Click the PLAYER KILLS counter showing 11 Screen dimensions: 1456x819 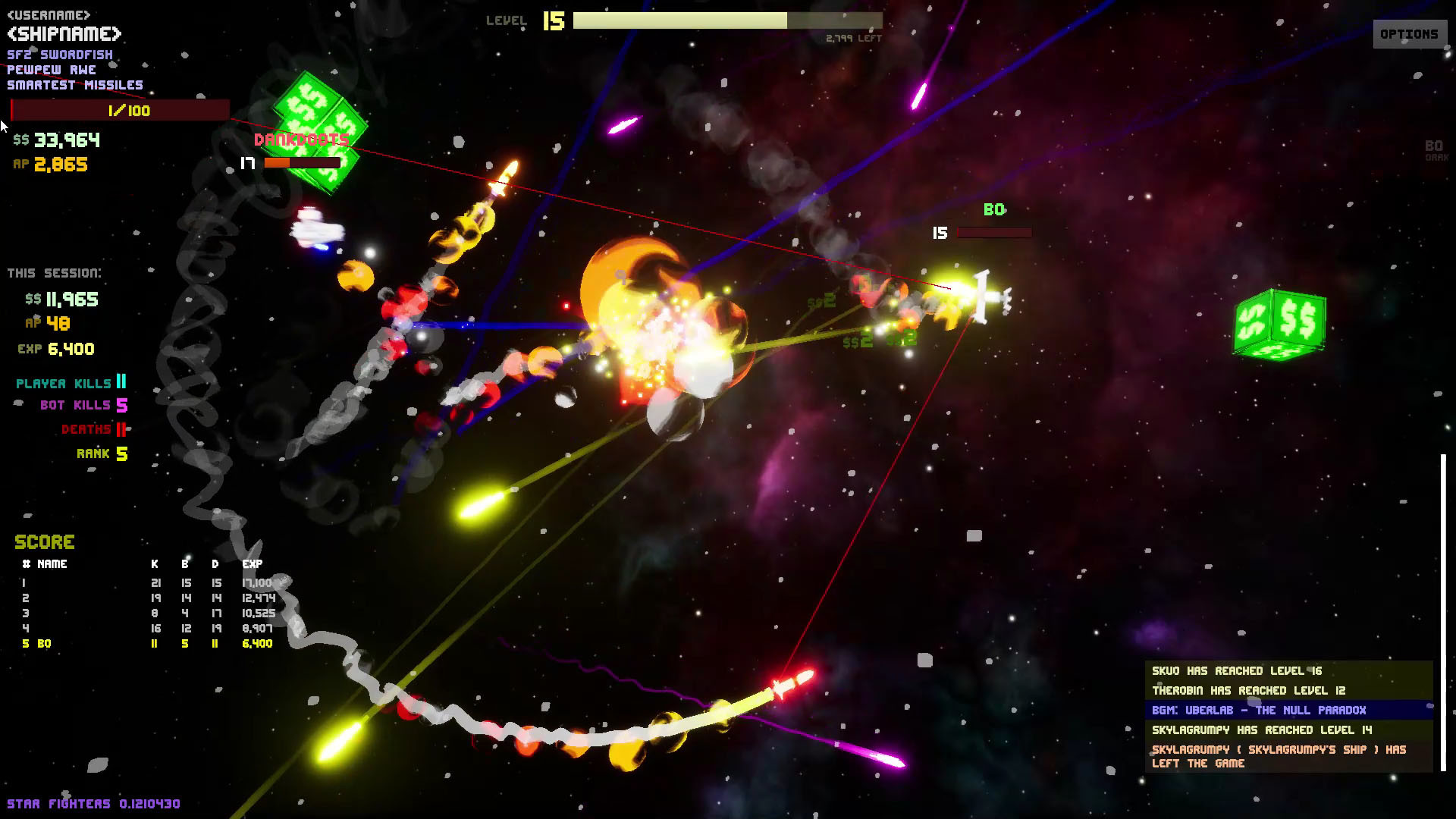coord(68,383)
